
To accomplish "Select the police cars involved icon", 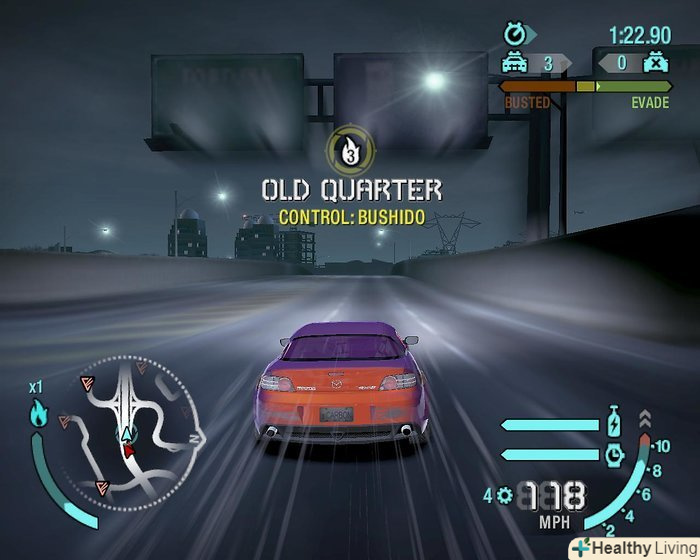I will [x=514, y=64].
